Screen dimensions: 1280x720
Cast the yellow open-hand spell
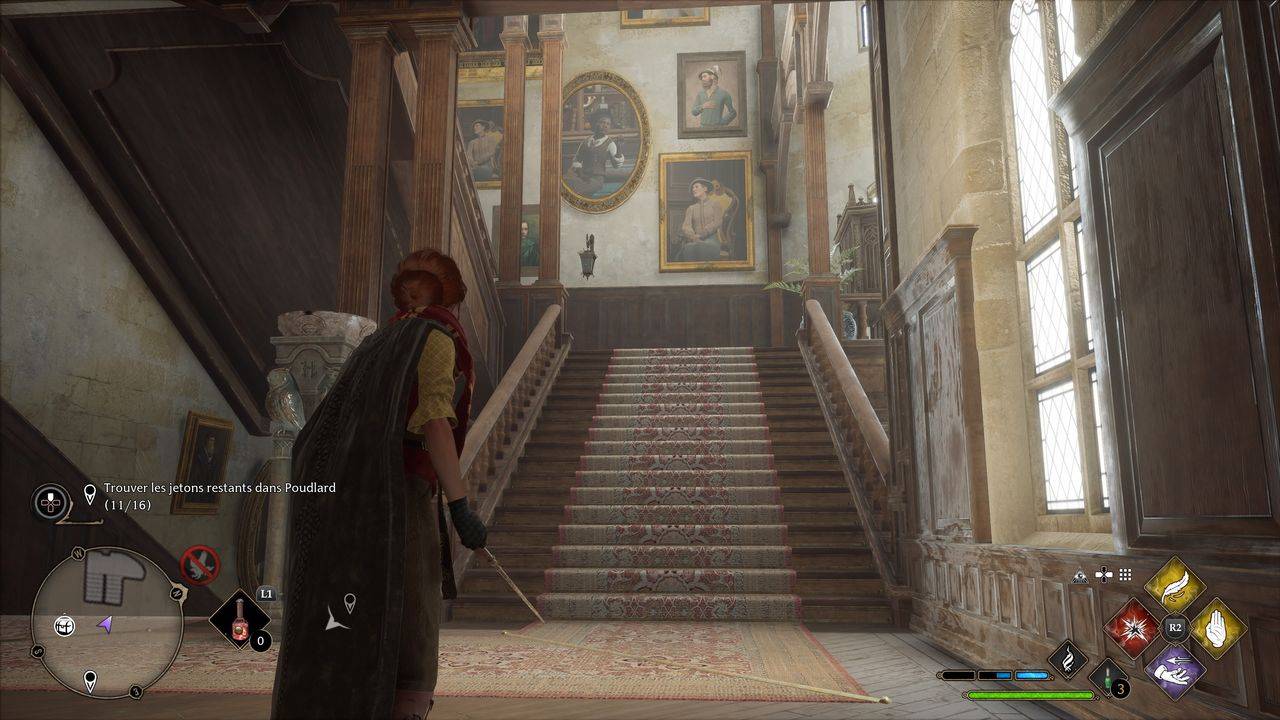coord(1217,629)
